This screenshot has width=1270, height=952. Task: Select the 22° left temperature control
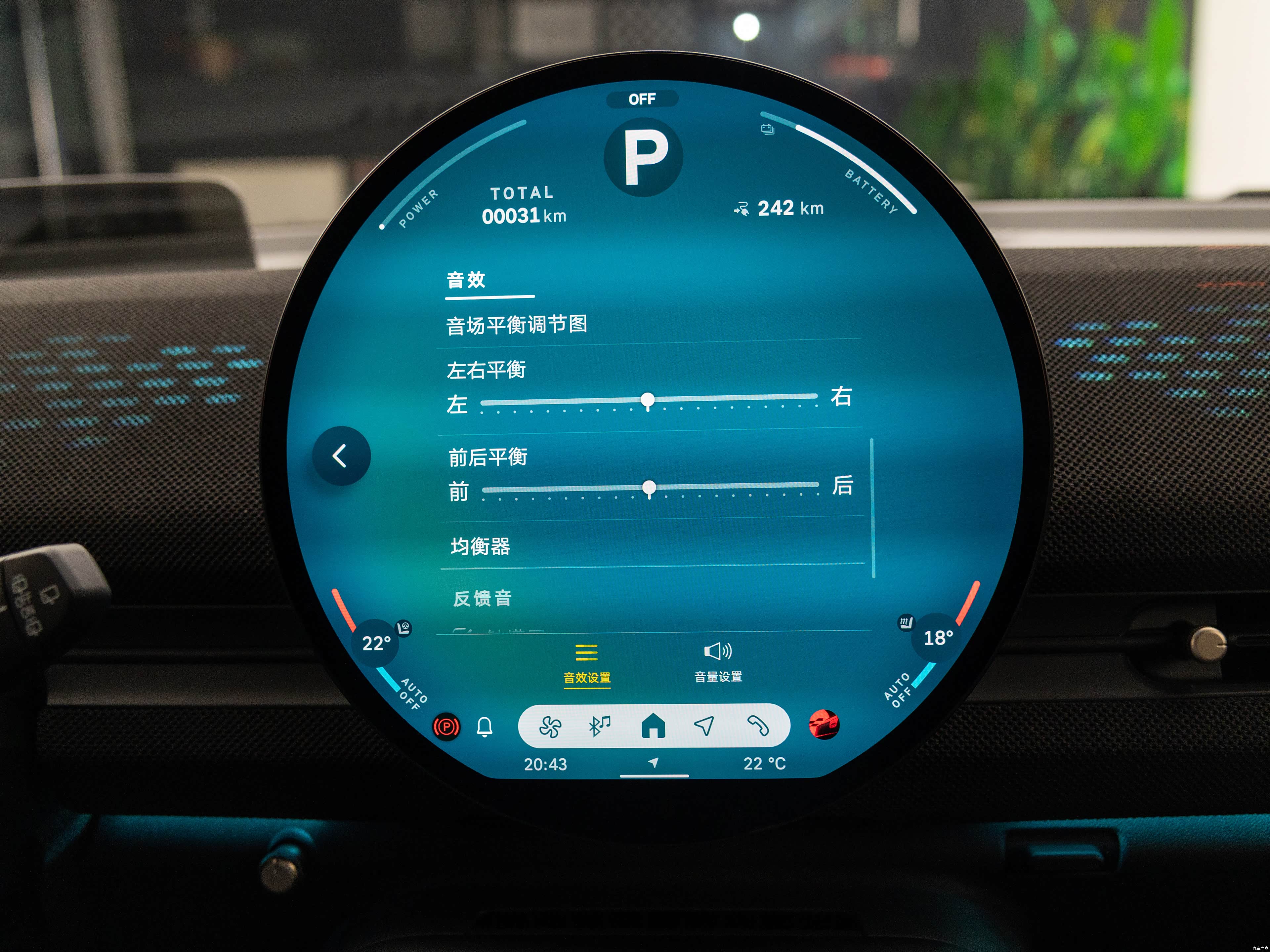click(x=376, y=643)
